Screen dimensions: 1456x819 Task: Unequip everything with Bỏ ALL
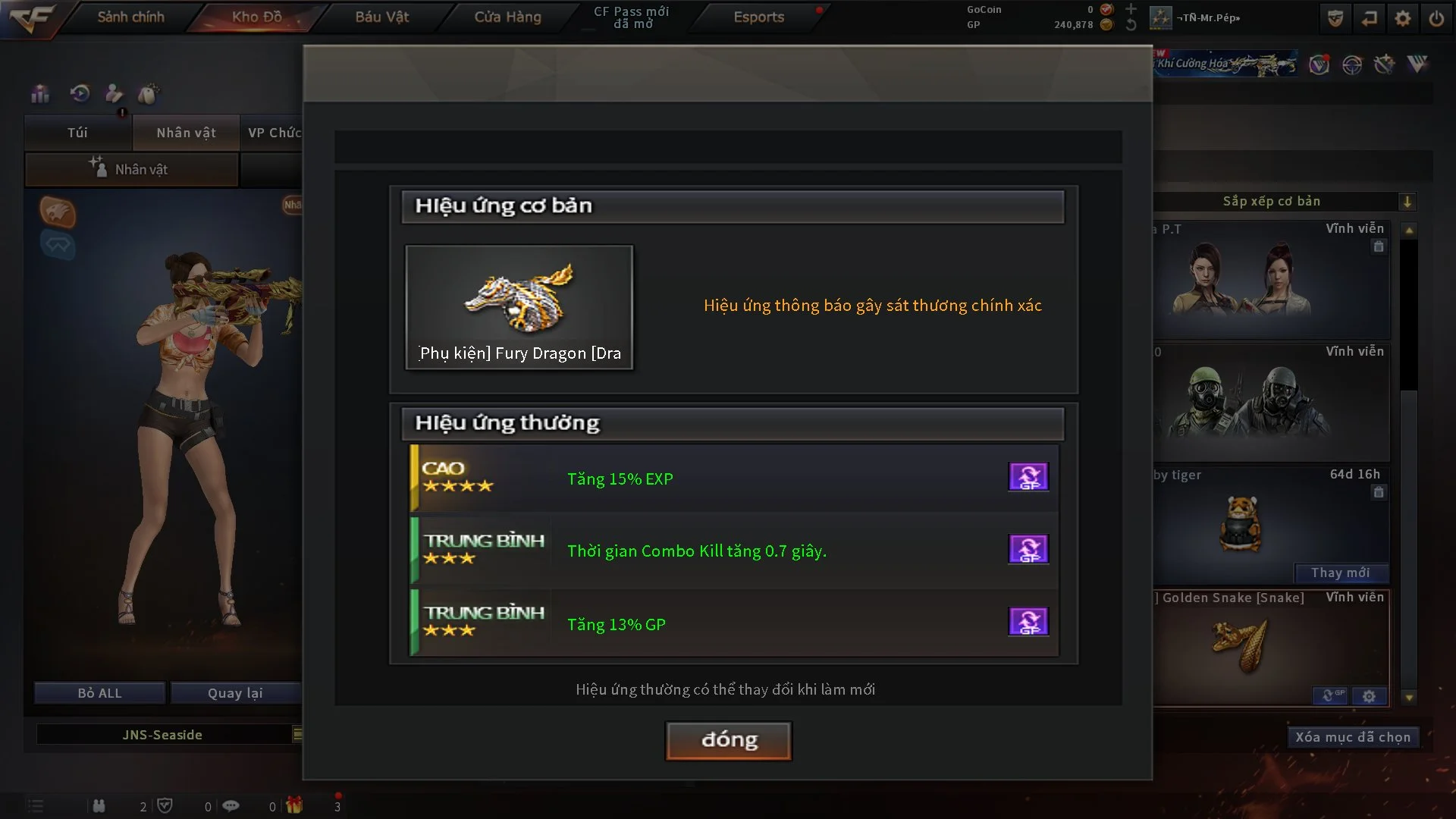[x=99, y=693]
